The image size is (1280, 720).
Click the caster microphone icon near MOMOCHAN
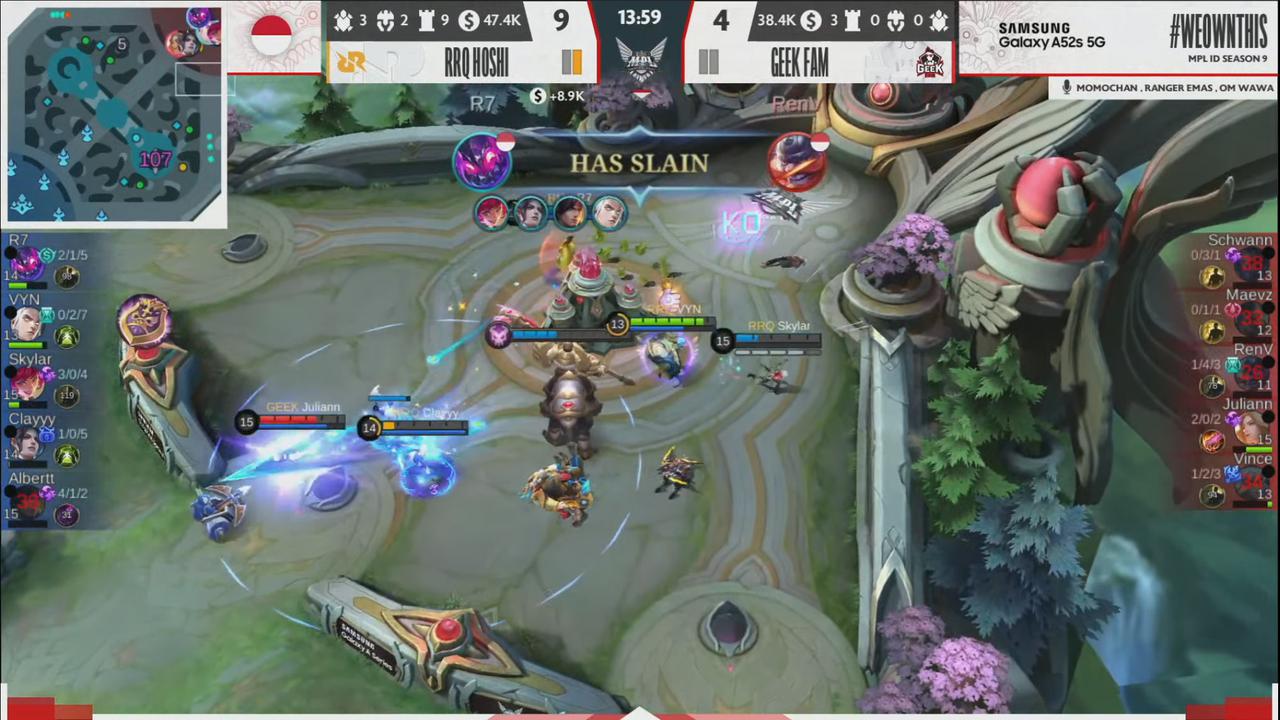click(1068, 88)
